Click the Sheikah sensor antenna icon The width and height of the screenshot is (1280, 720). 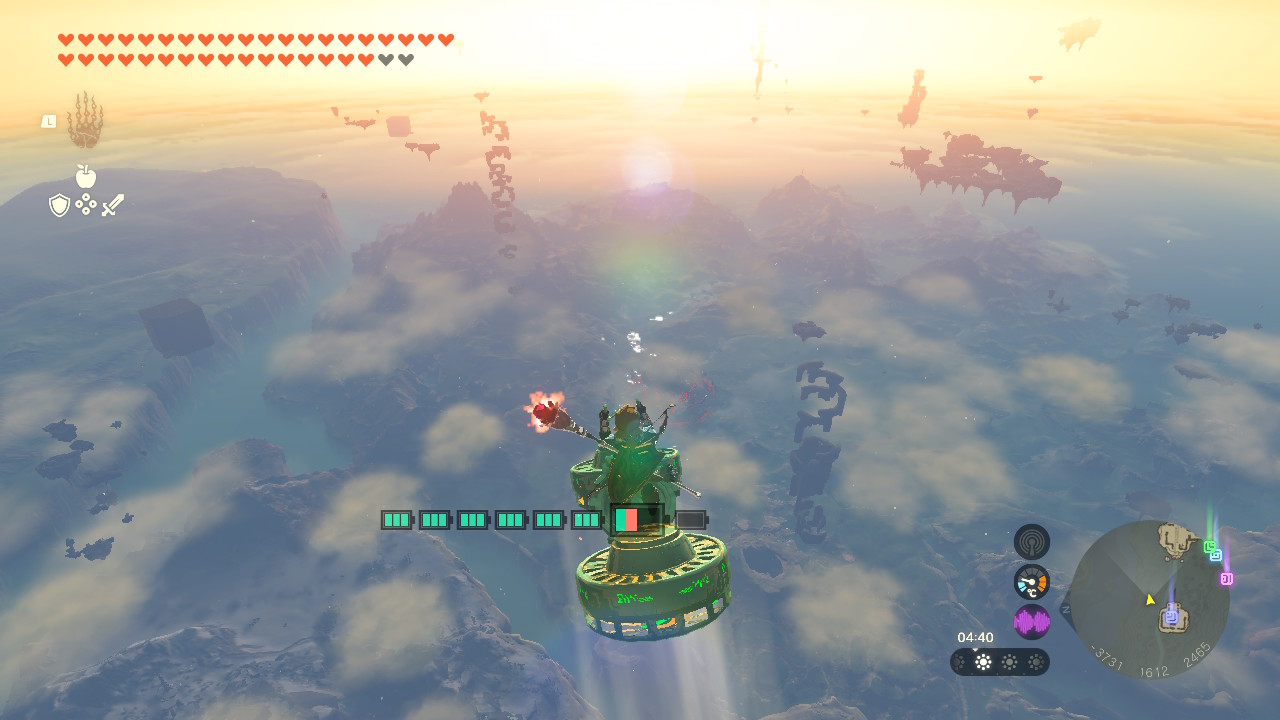1031,542
